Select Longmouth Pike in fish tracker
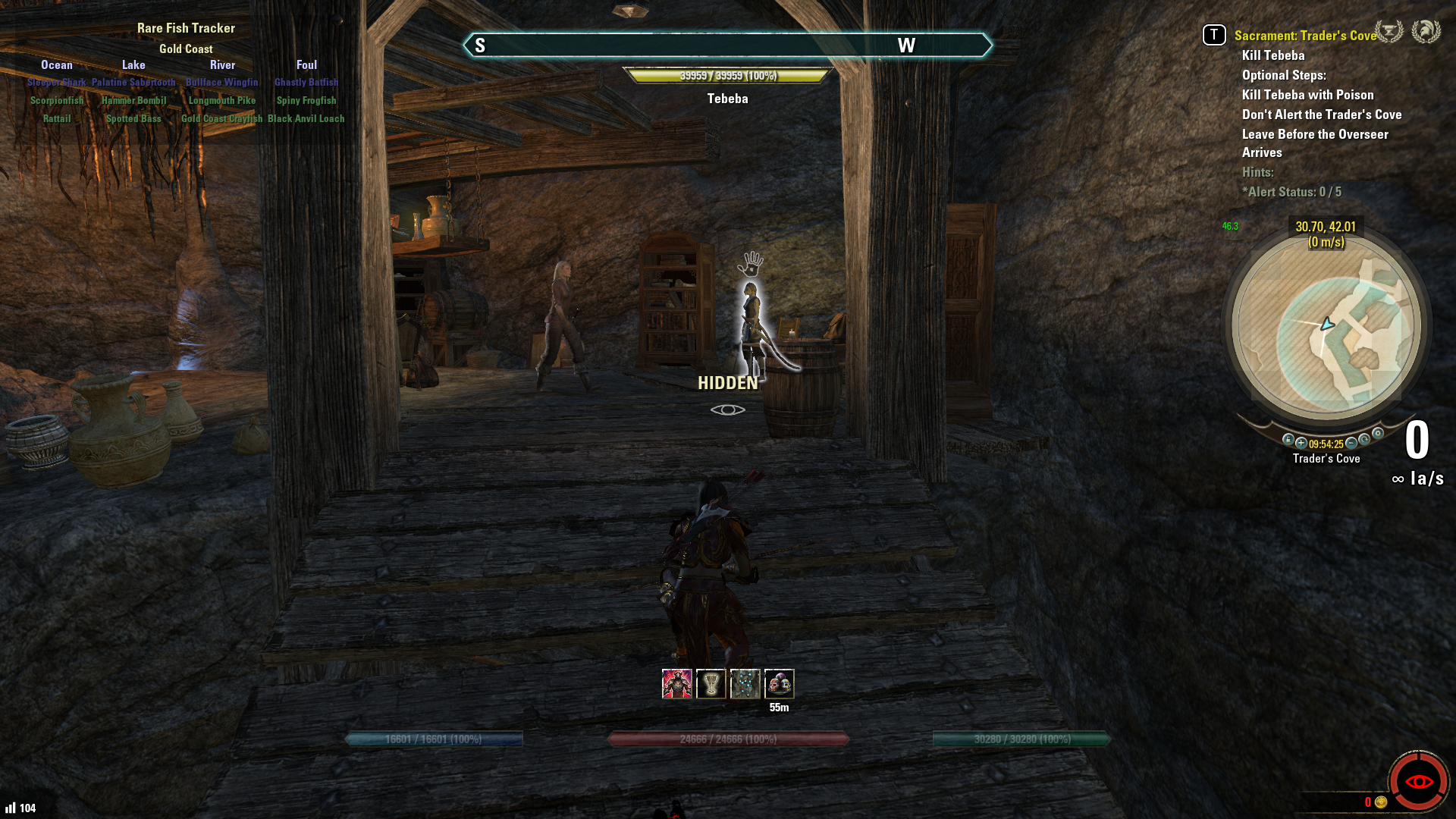The height and width of the screenshot is (819, 1456). pos(222,101)
